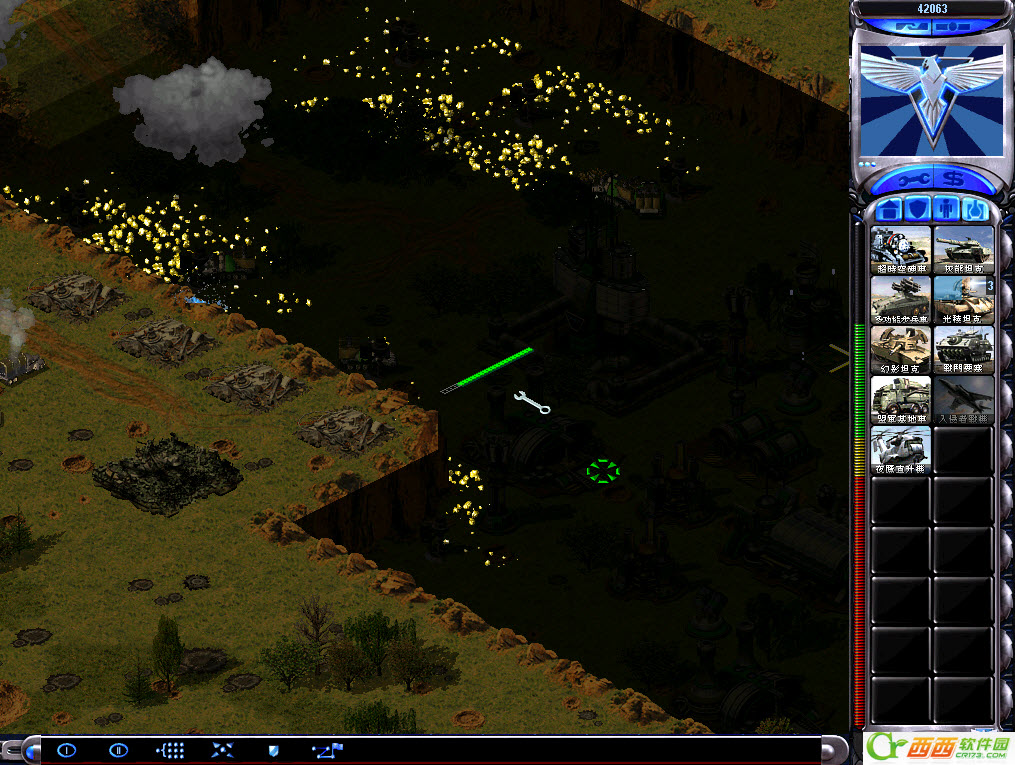This screenshot has height=765, width=1015.
Task: Build a Grizzly Tank
Action: pos(963,249)
